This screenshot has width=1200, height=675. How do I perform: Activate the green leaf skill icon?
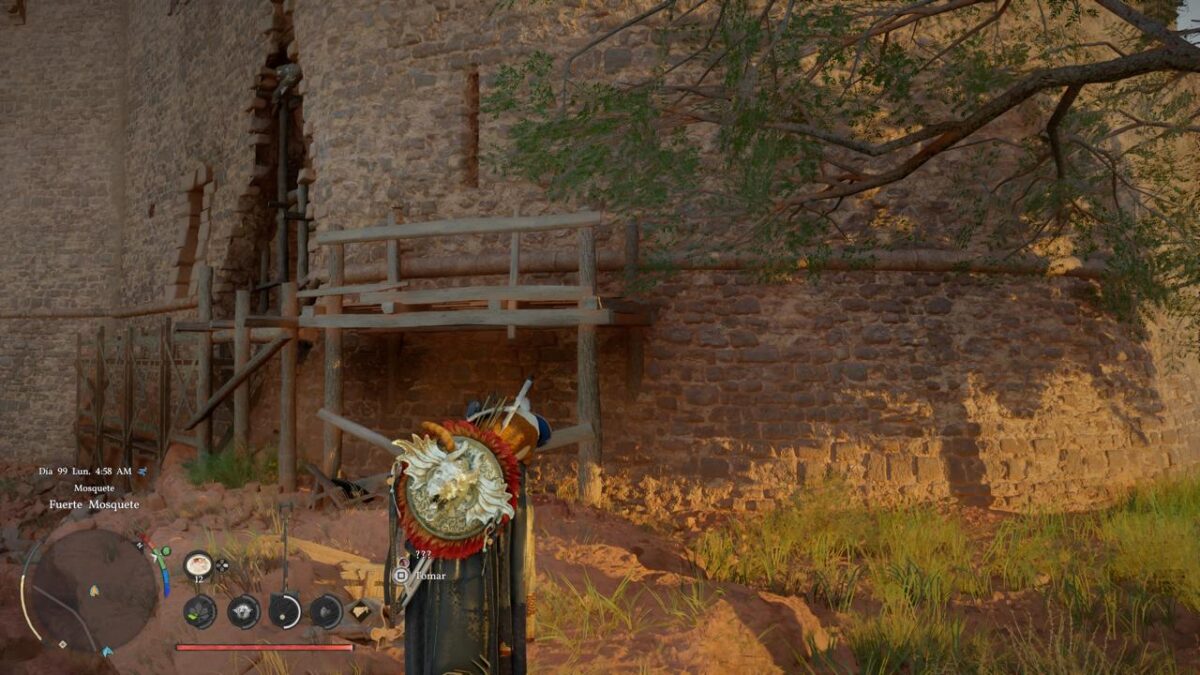(200, 610)
